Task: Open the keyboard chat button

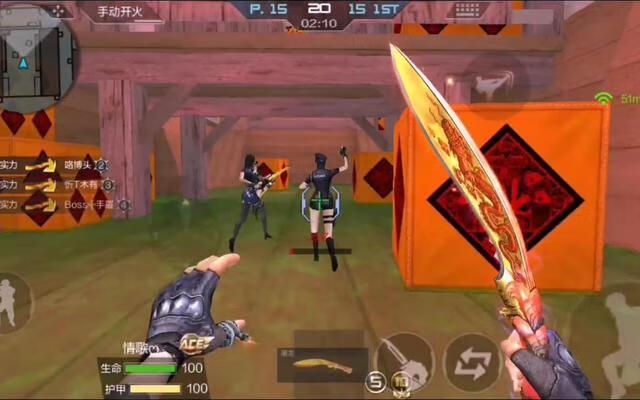Action: pyautogui.click(x=467, y=10)
